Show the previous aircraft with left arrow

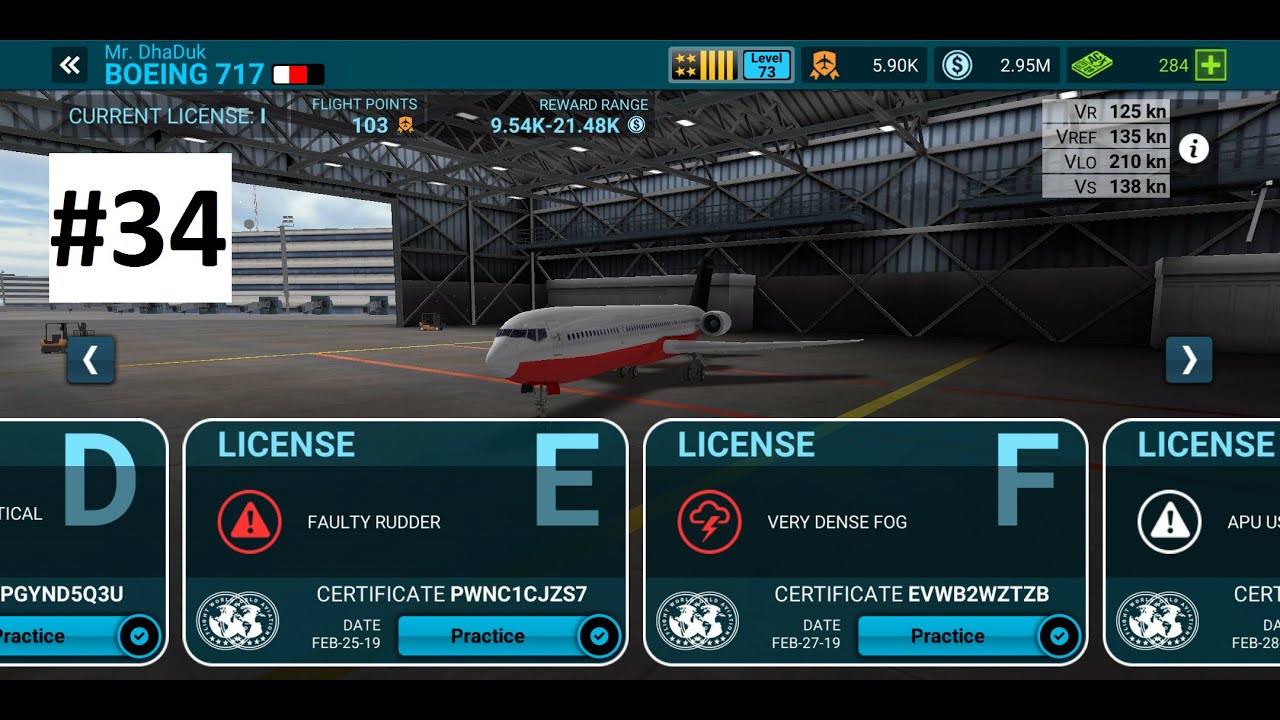click(91, 360)
